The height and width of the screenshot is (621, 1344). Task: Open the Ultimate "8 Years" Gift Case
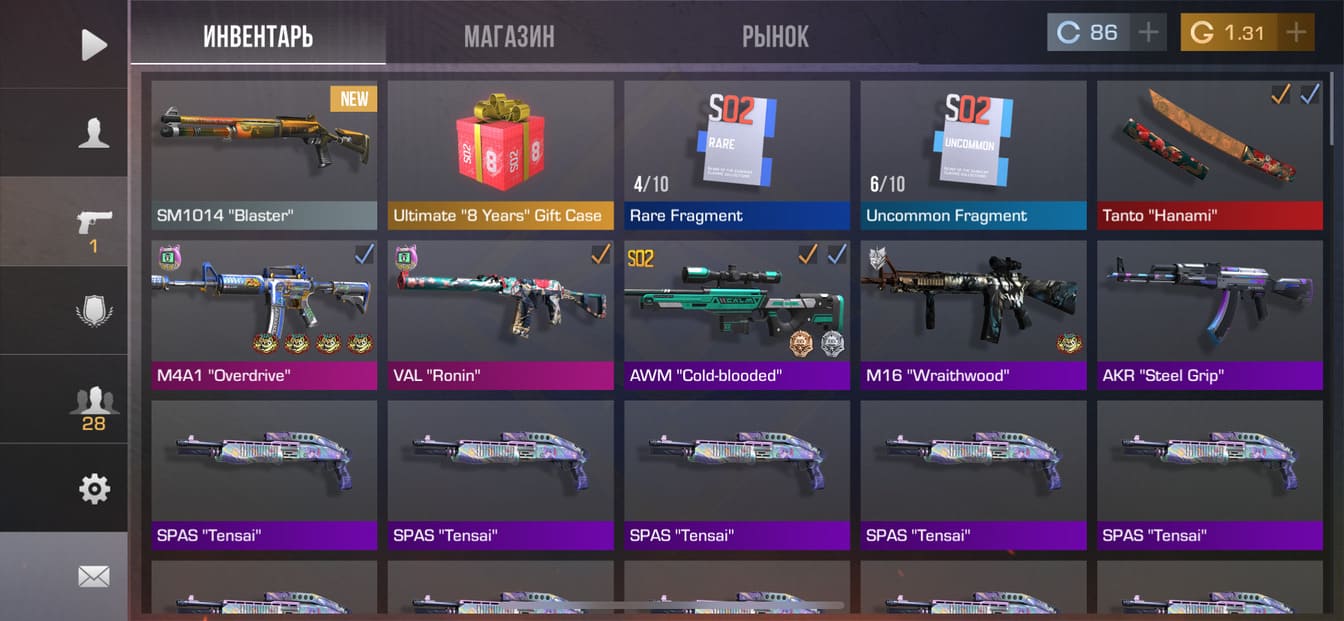pyautogui.click(x=500, y=155)
